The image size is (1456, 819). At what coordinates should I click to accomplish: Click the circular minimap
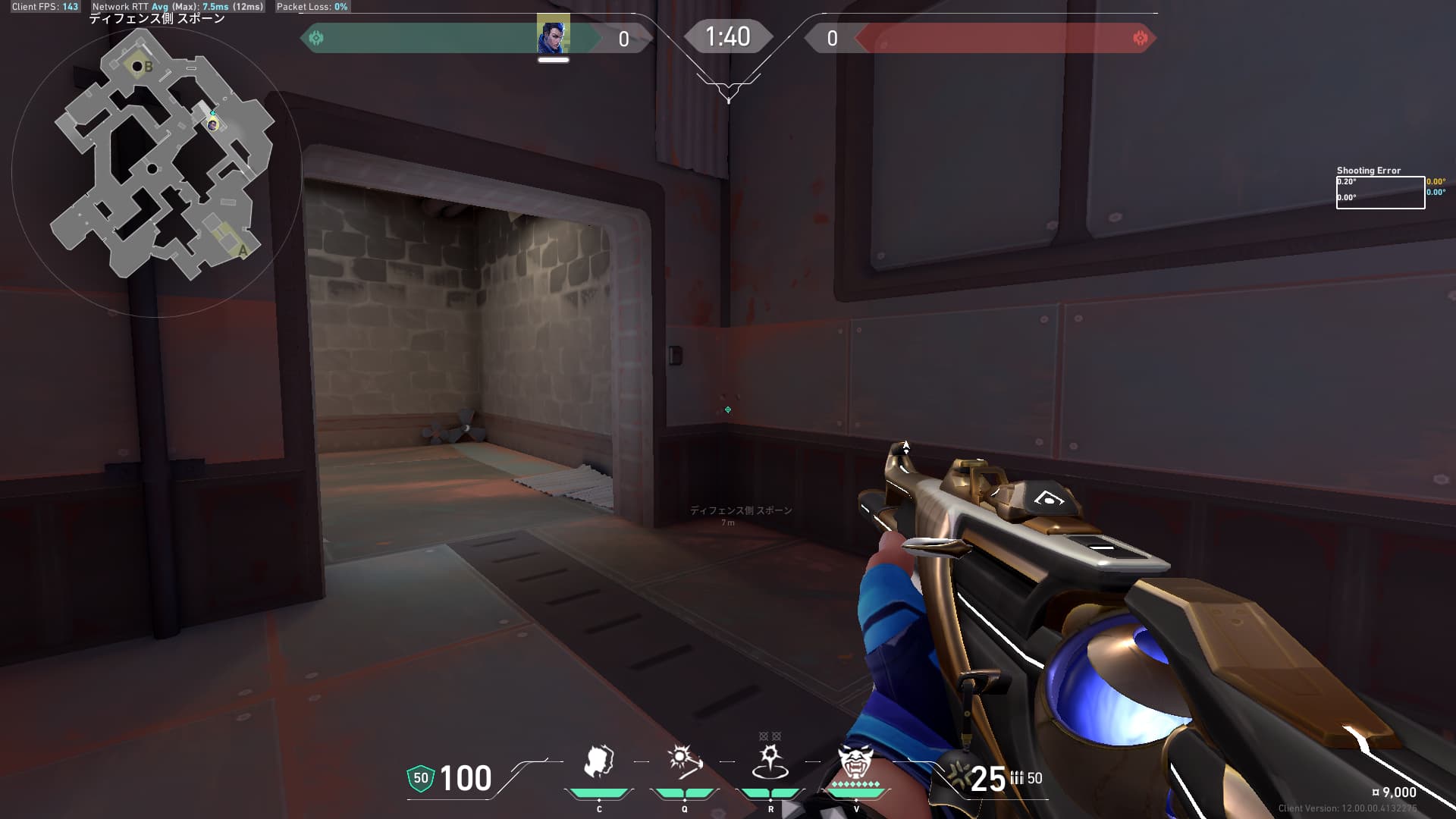(x=156, y=171)
